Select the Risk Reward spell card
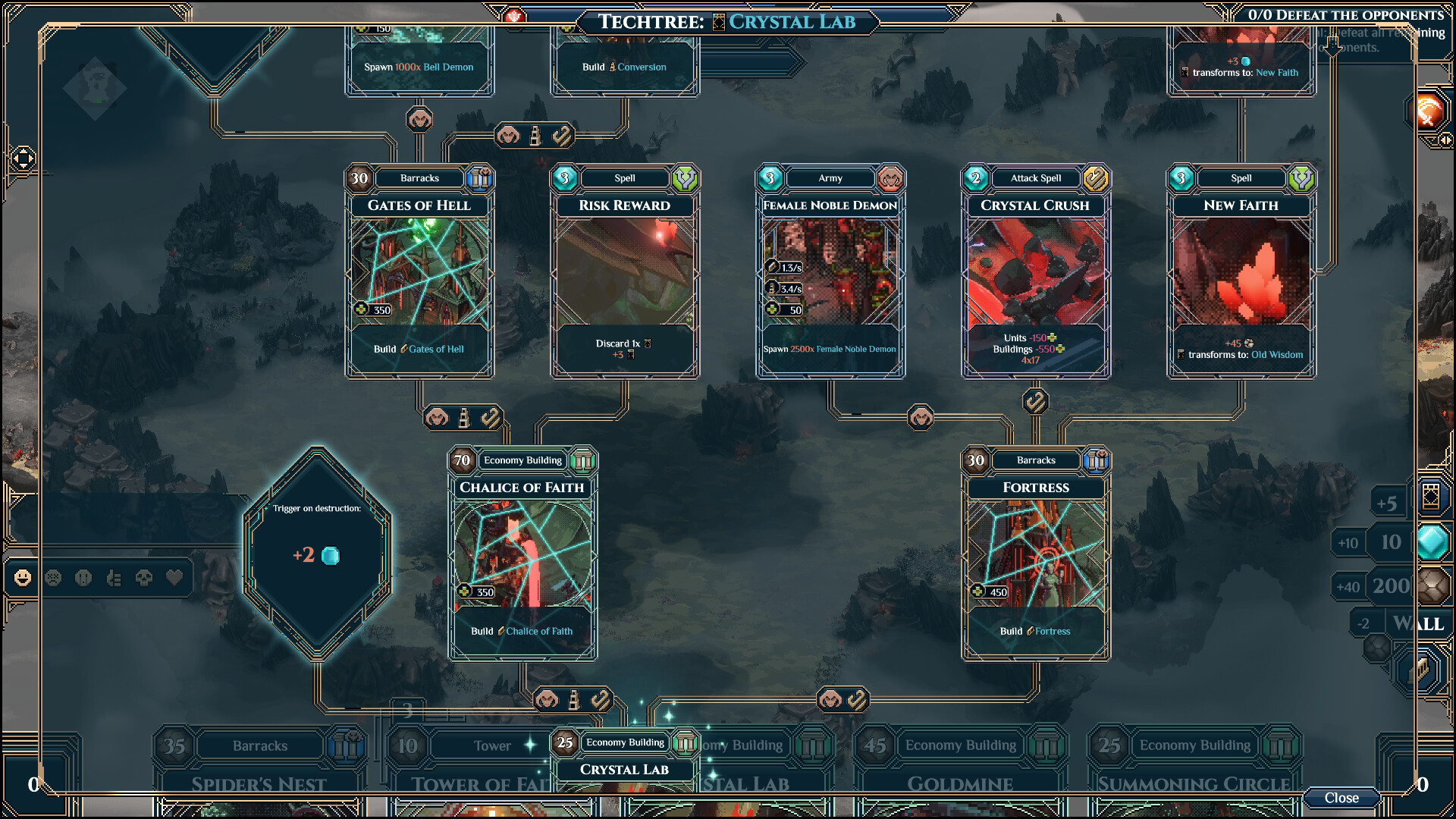The image size is (1456, 819). tap(624, 271)
